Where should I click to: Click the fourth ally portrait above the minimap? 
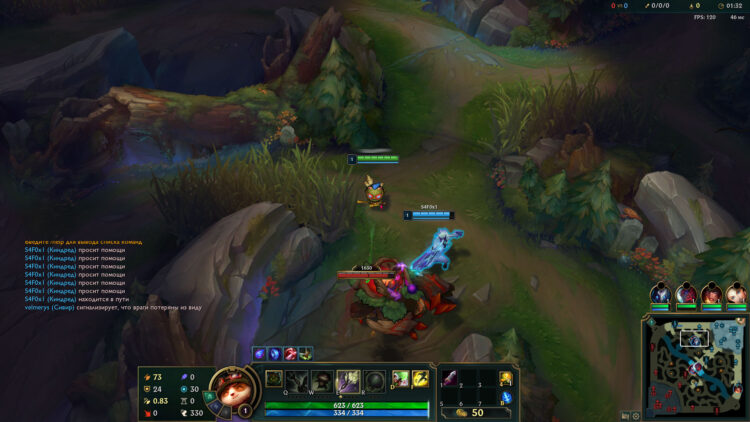(735, 294)
